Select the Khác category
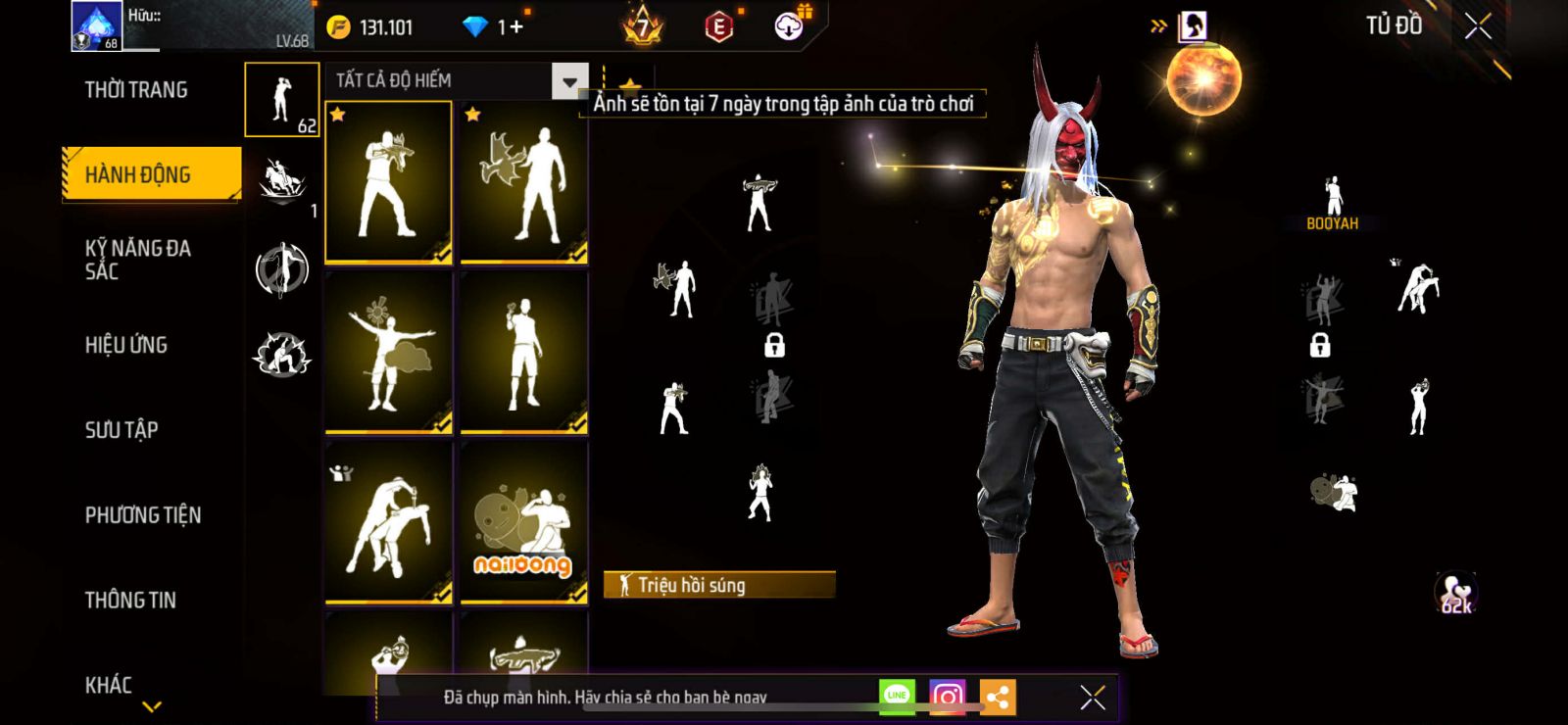1568x725 pixels. coord(109,685)
